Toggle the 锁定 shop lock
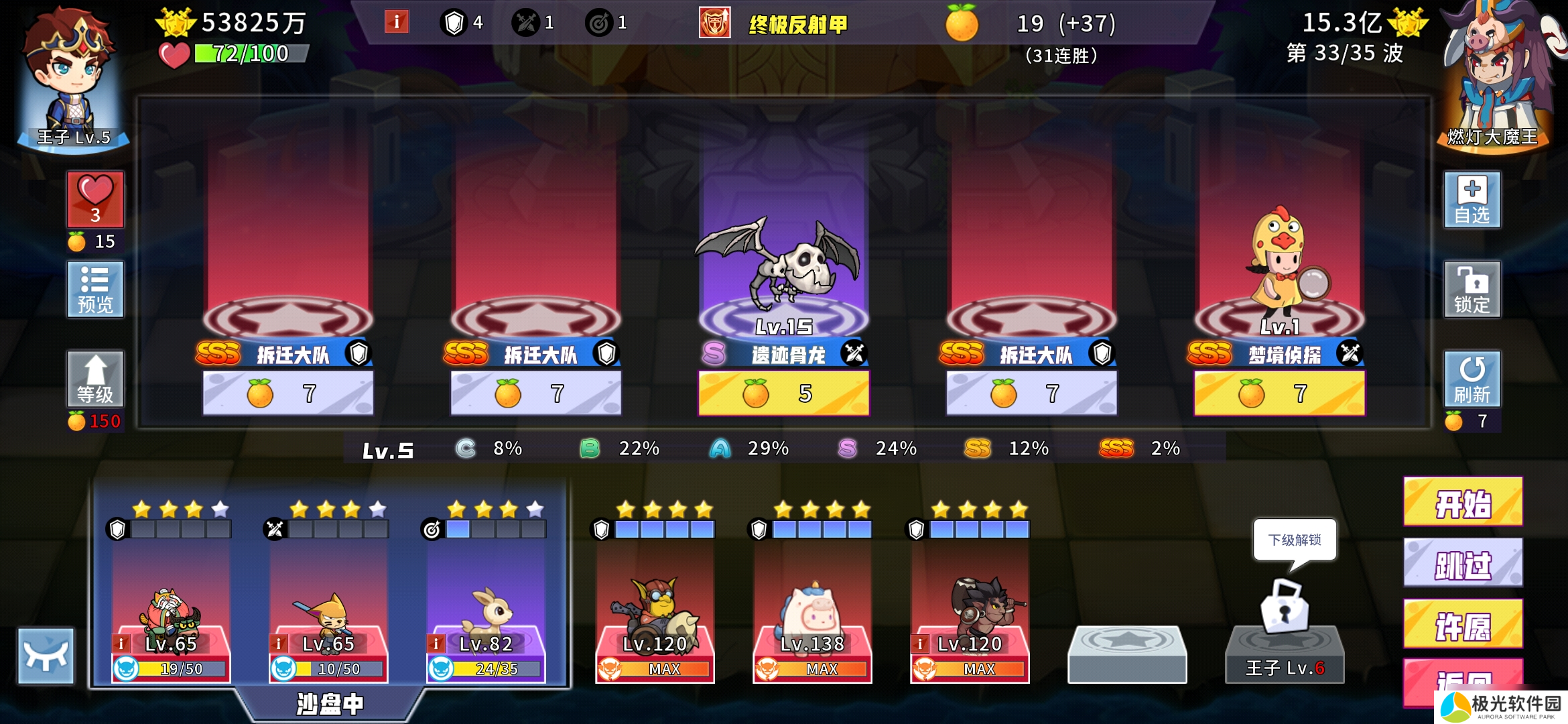 [x=1472, y=290]
